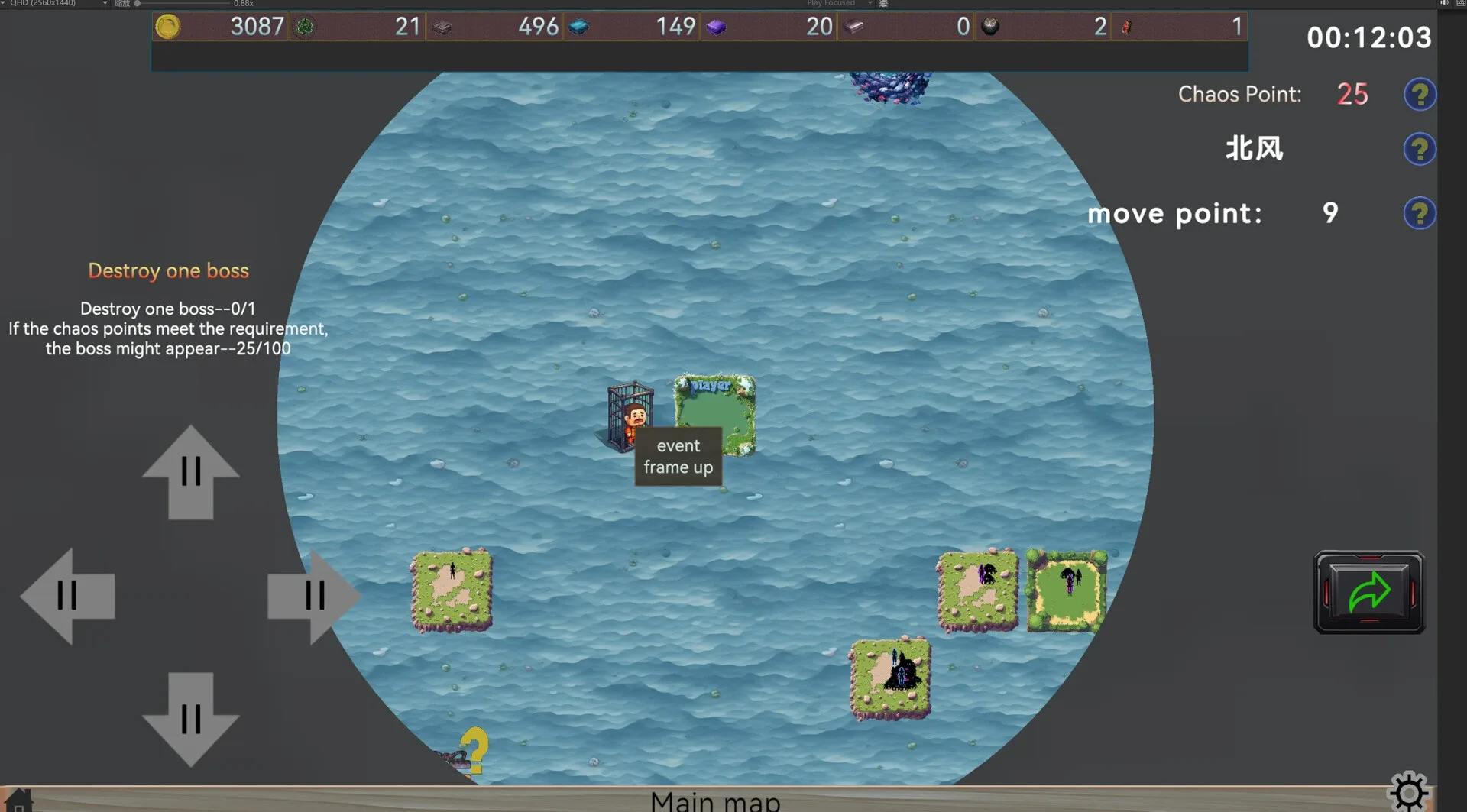Click the left movement arrow
The width and height of the screenshot is (1467, 812).
tap(67, 596)
